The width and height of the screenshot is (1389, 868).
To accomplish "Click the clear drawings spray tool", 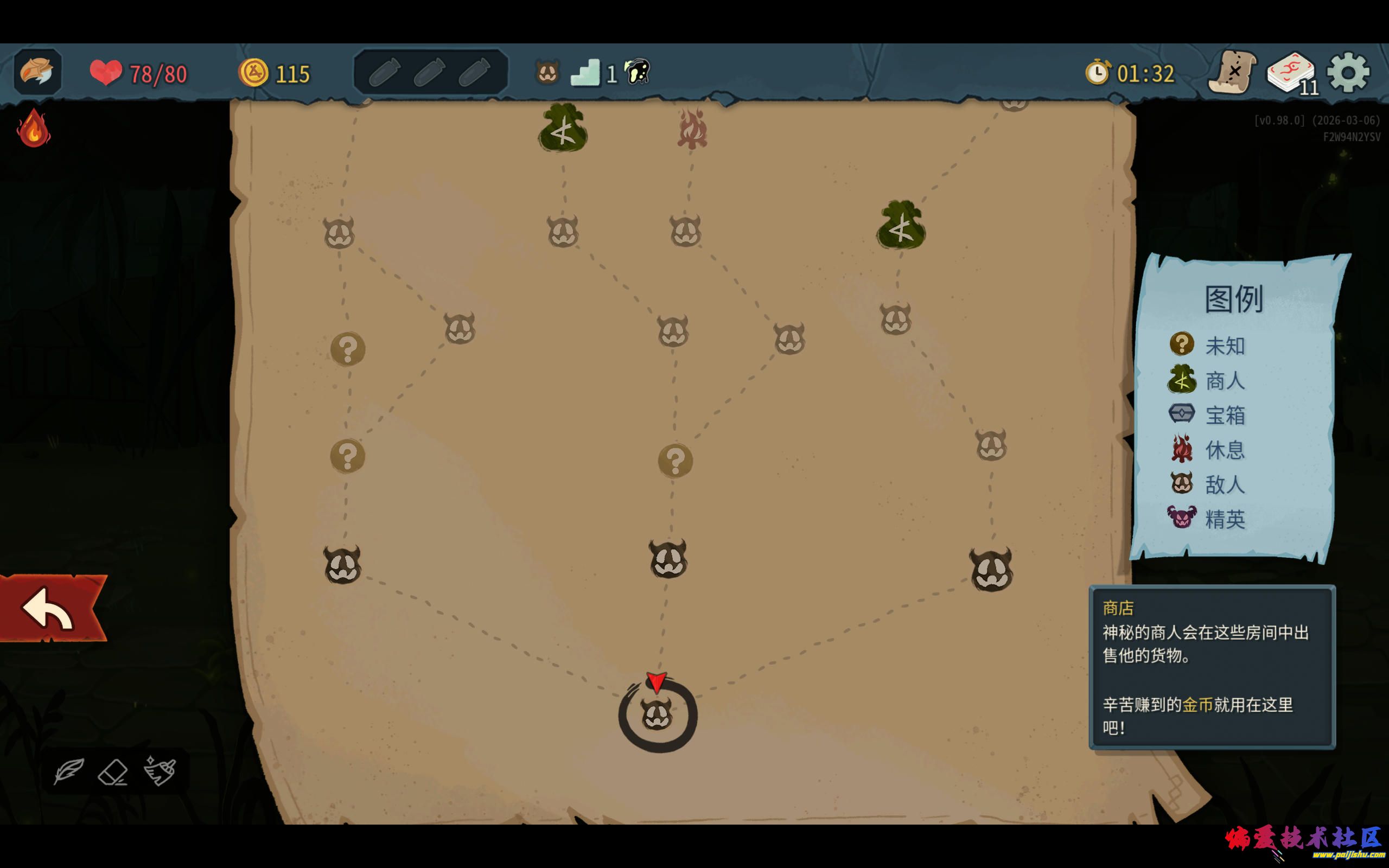I will [160, 770].
